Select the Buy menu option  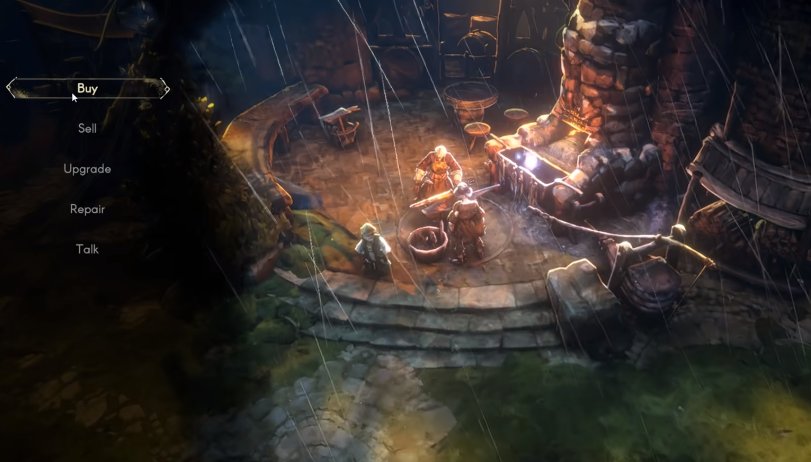tap(87, 89)
